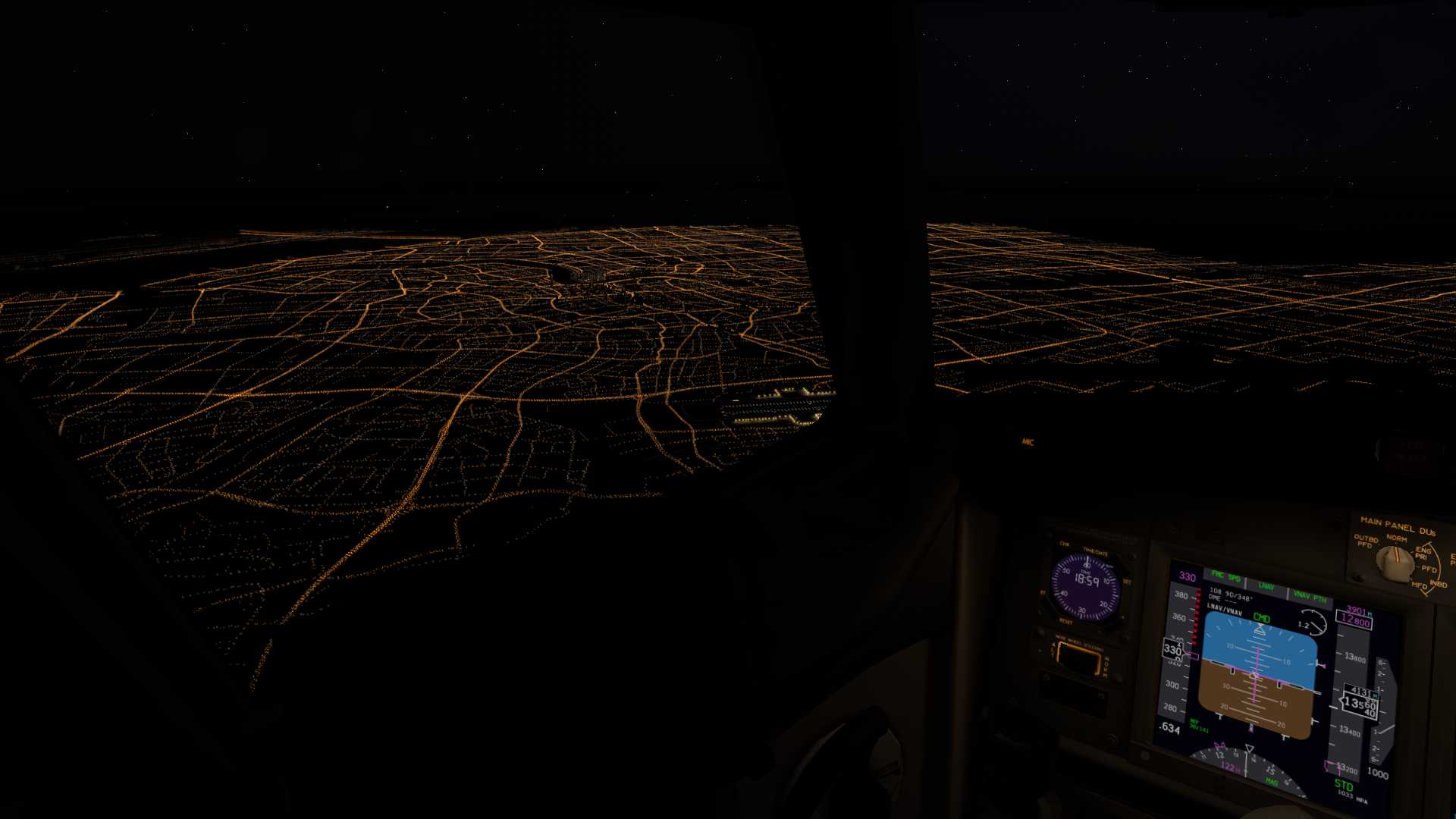1456x819 pixels.
Task: Select the VNAV PTH mode annunciation
Action: (1311, 596)
